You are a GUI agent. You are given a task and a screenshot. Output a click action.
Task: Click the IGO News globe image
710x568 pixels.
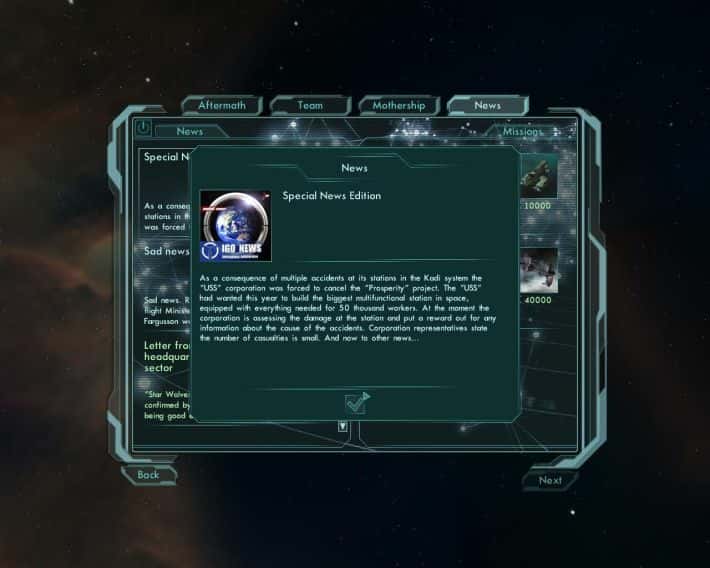[x=235, y=226]
